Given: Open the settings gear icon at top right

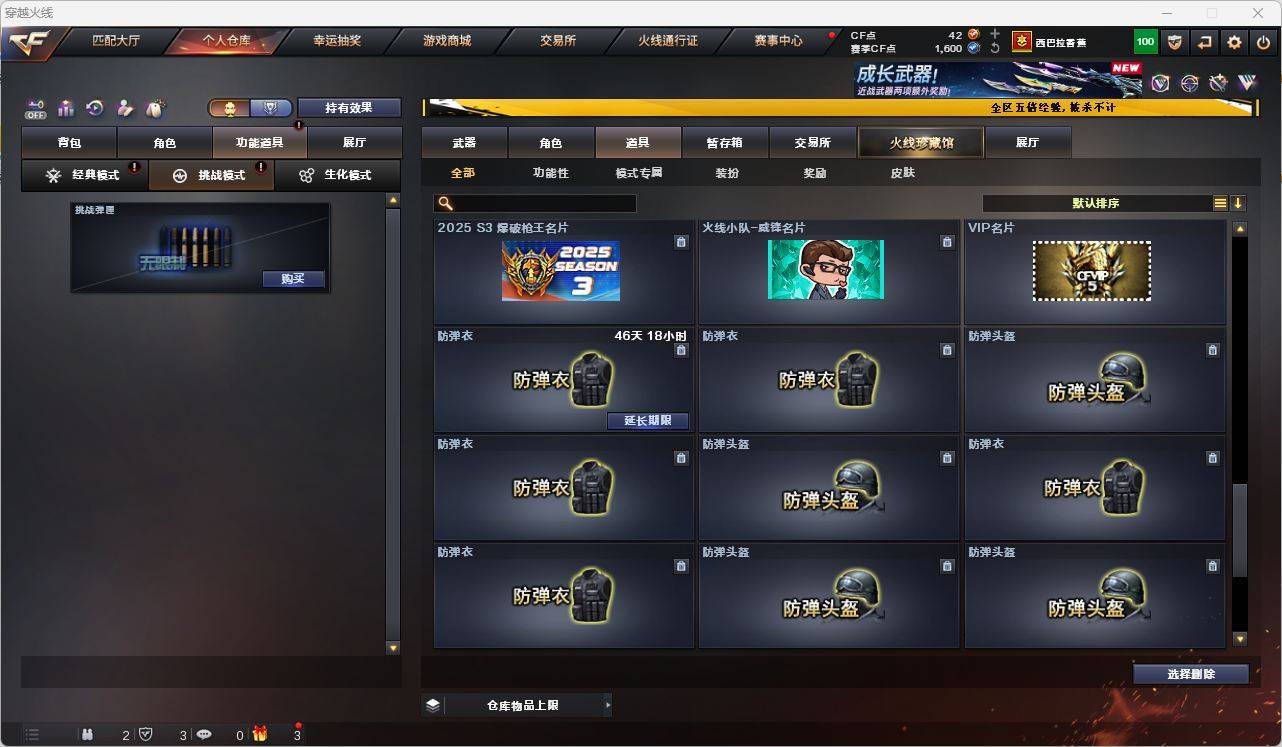Looking at the screenshot, I should (x=1233, y=42).
